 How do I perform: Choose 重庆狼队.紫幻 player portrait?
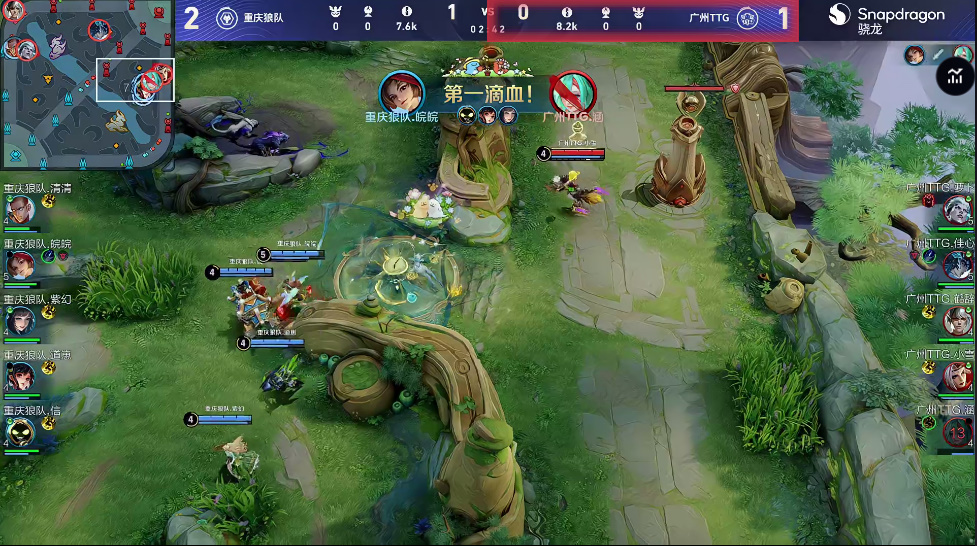coord(22,320)
